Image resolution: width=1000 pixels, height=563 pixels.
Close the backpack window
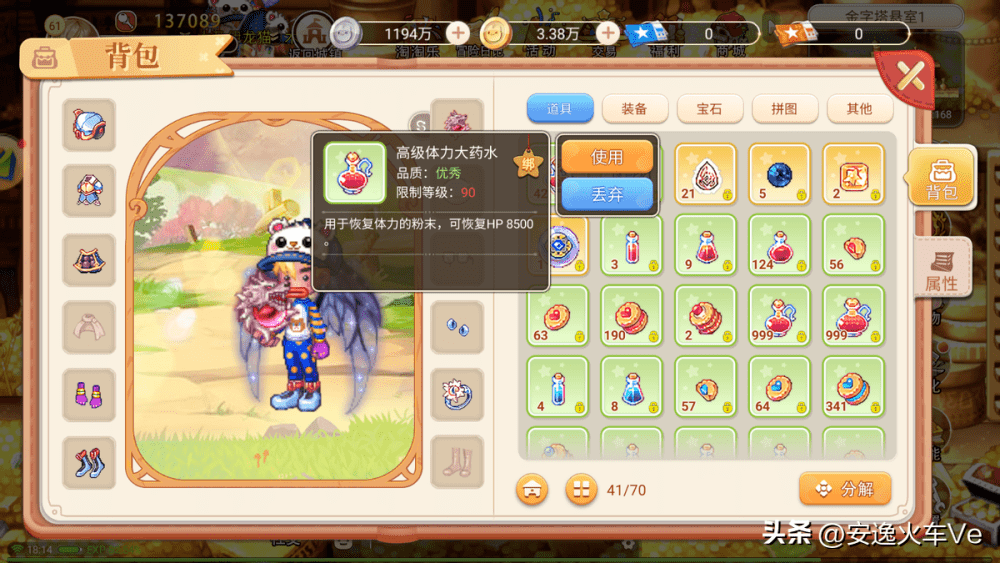909,76
